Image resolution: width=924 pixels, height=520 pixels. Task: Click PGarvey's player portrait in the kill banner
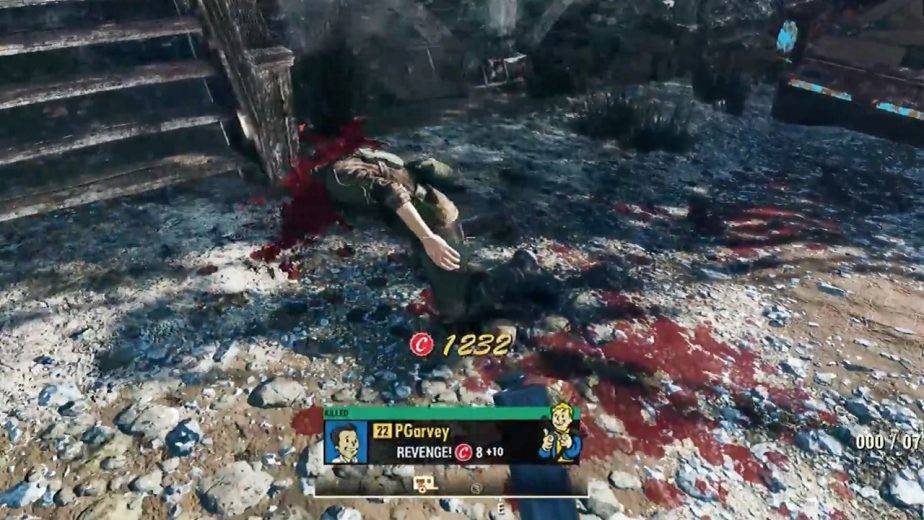pos(346,441)
